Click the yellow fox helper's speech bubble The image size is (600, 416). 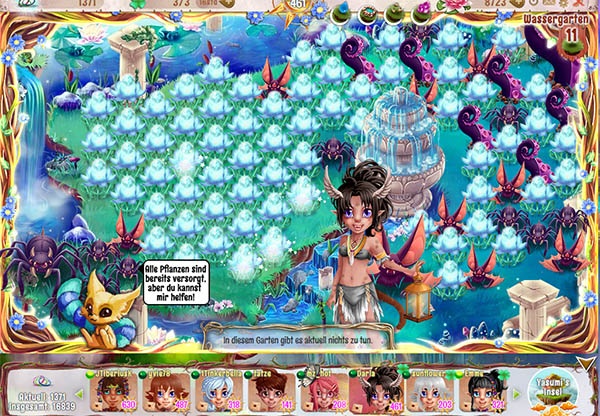point(176,279)
